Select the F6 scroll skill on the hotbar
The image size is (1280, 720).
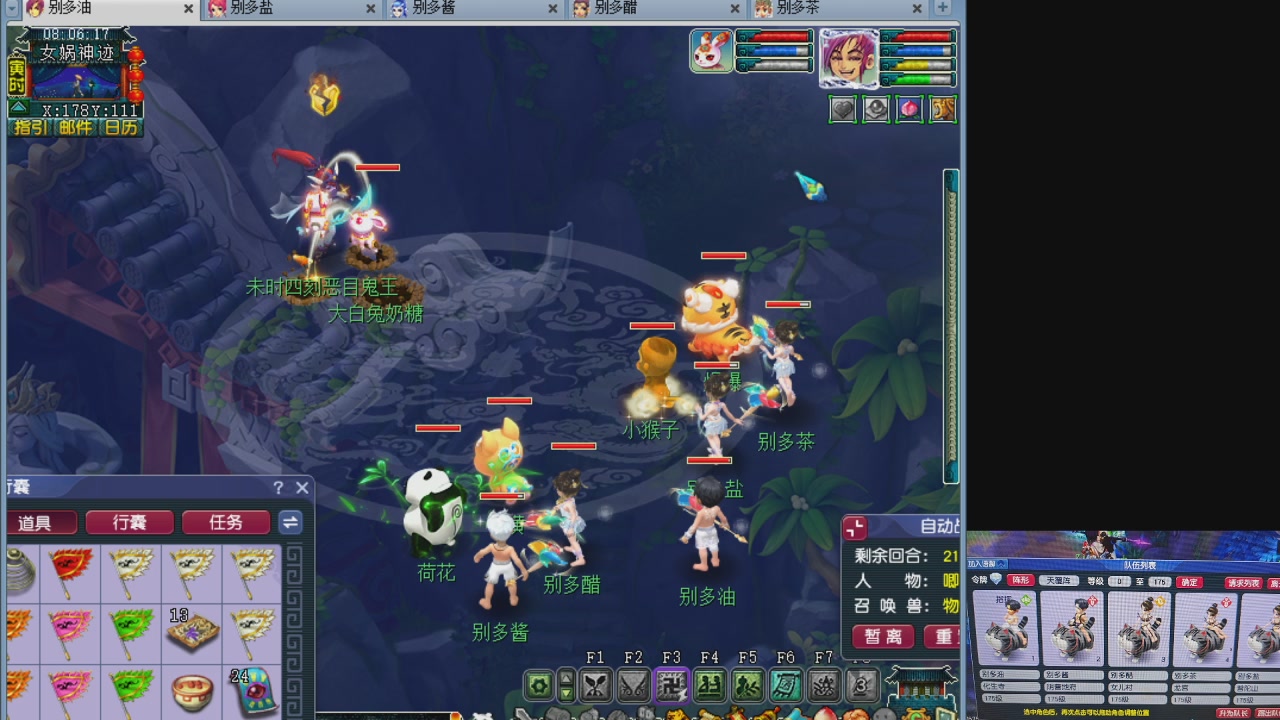785,686
